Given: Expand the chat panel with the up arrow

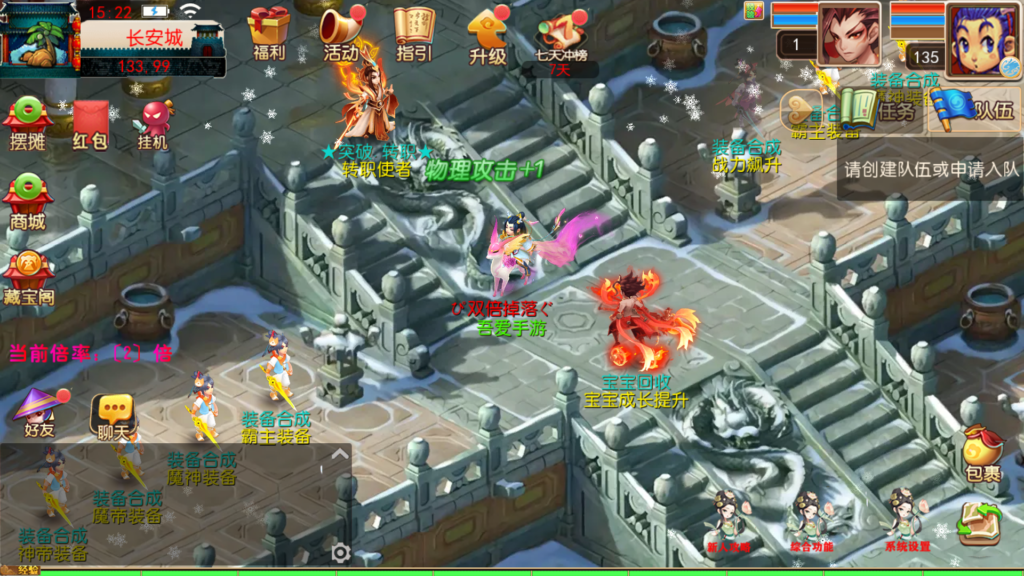Looking at the screenshot, I should click(340, 455).
